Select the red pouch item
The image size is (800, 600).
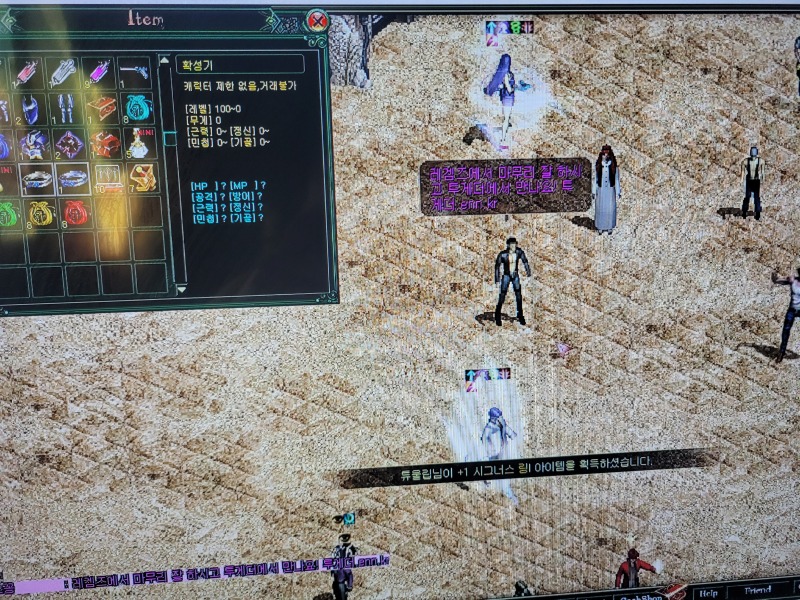pos(76,214)
